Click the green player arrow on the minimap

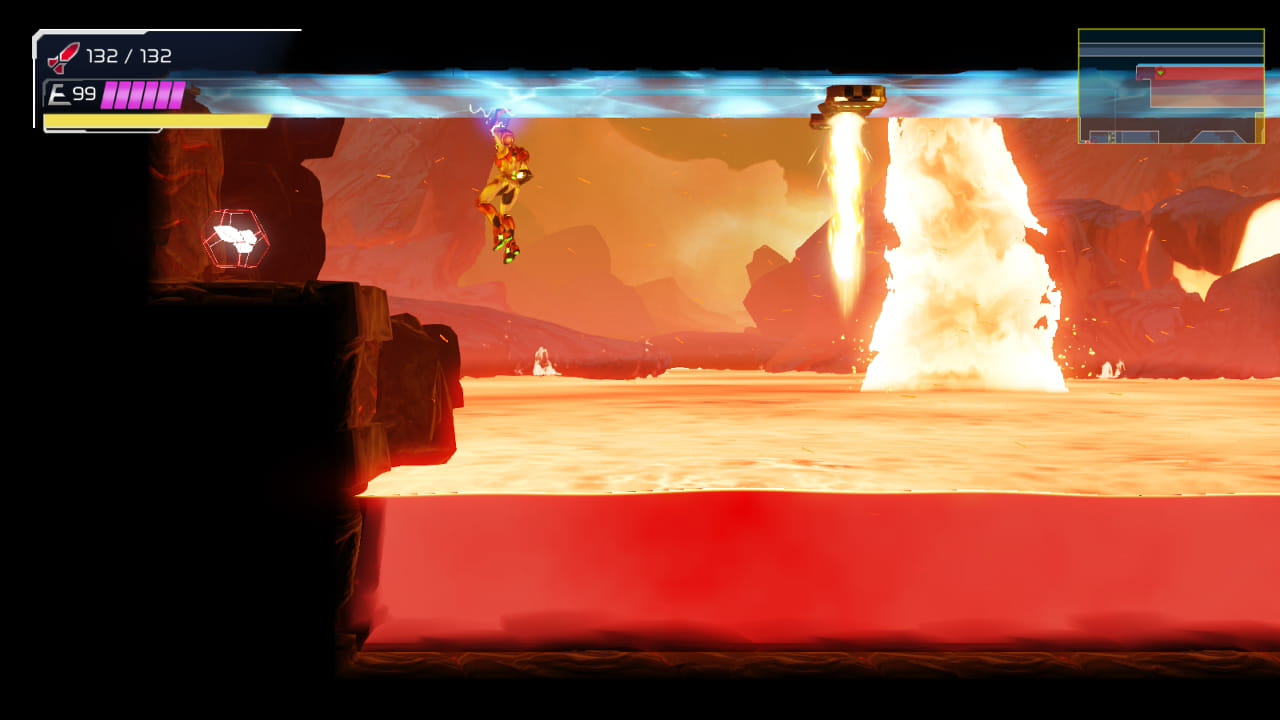(1160, 73)
